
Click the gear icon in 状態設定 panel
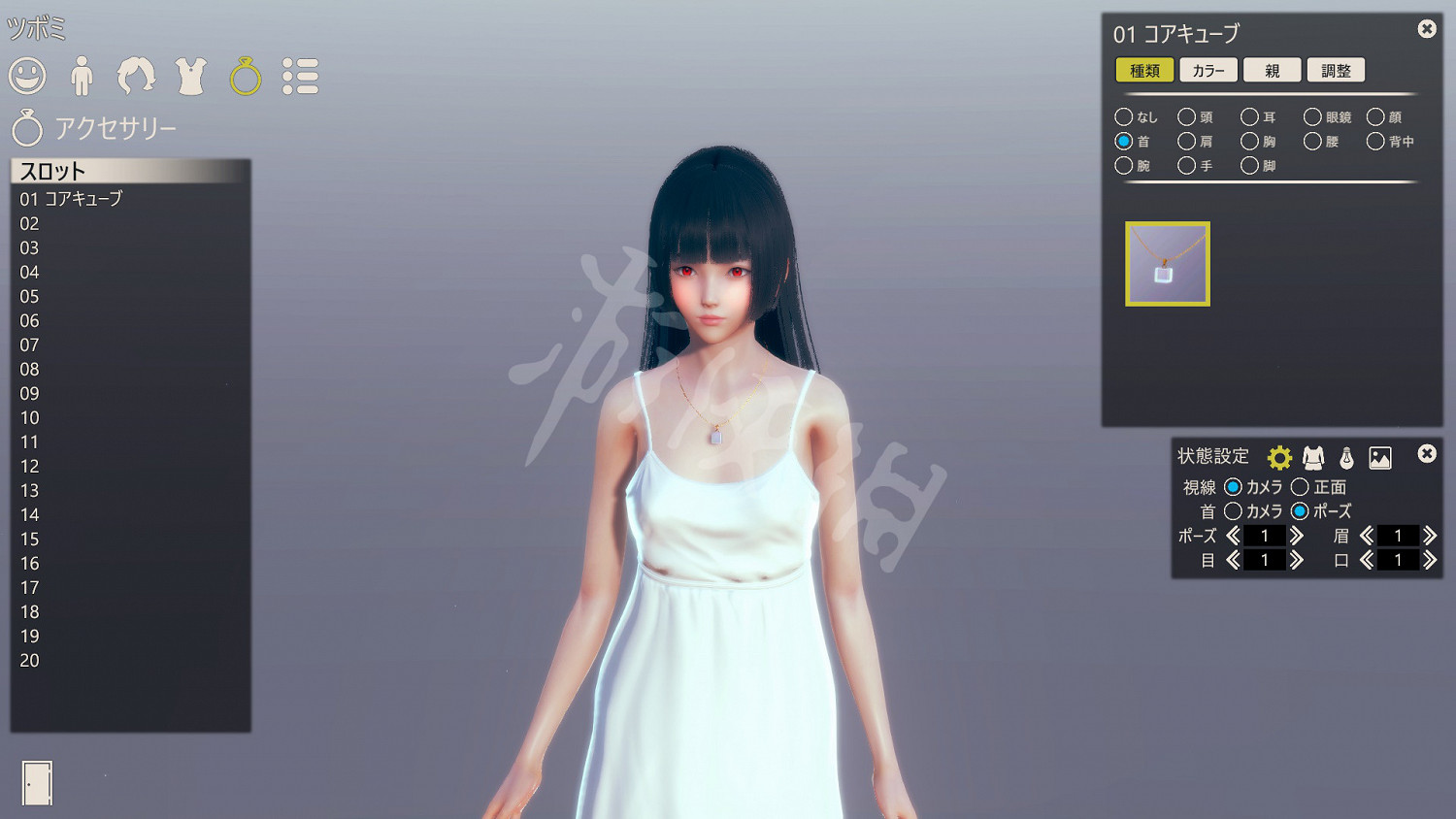(1281, 456)
